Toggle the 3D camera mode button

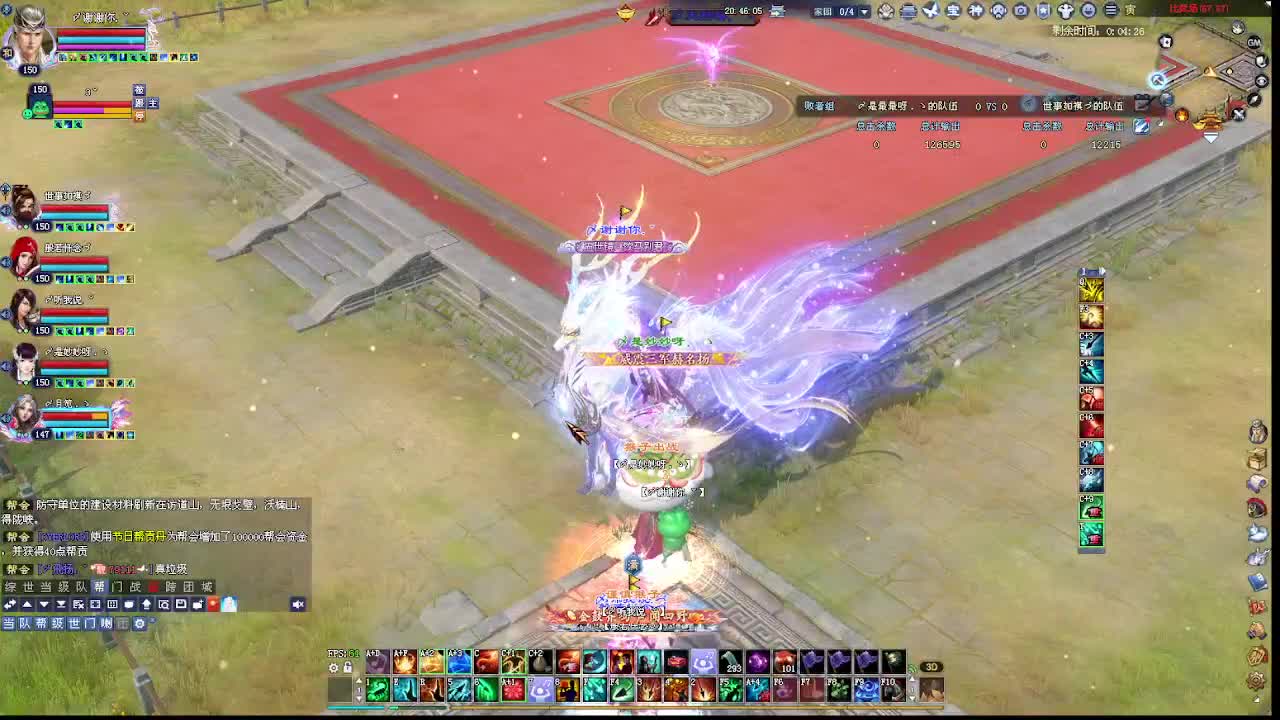930,666
